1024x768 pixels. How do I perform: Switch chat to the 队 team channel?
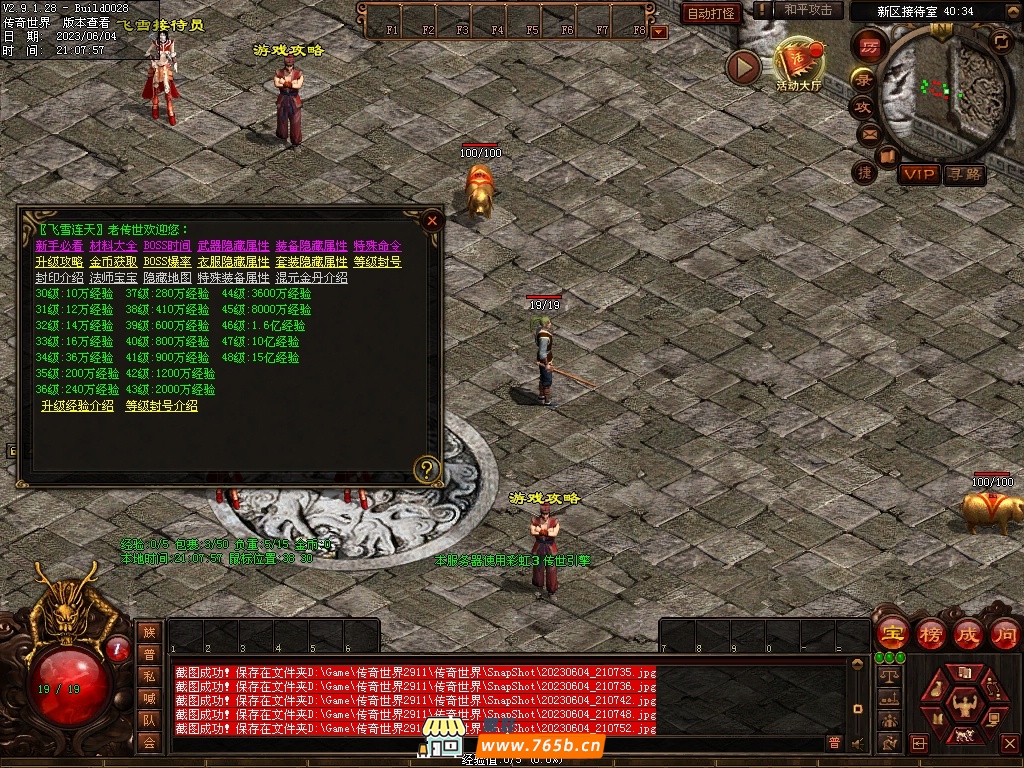pyautogui.click(x=149, y=720)
